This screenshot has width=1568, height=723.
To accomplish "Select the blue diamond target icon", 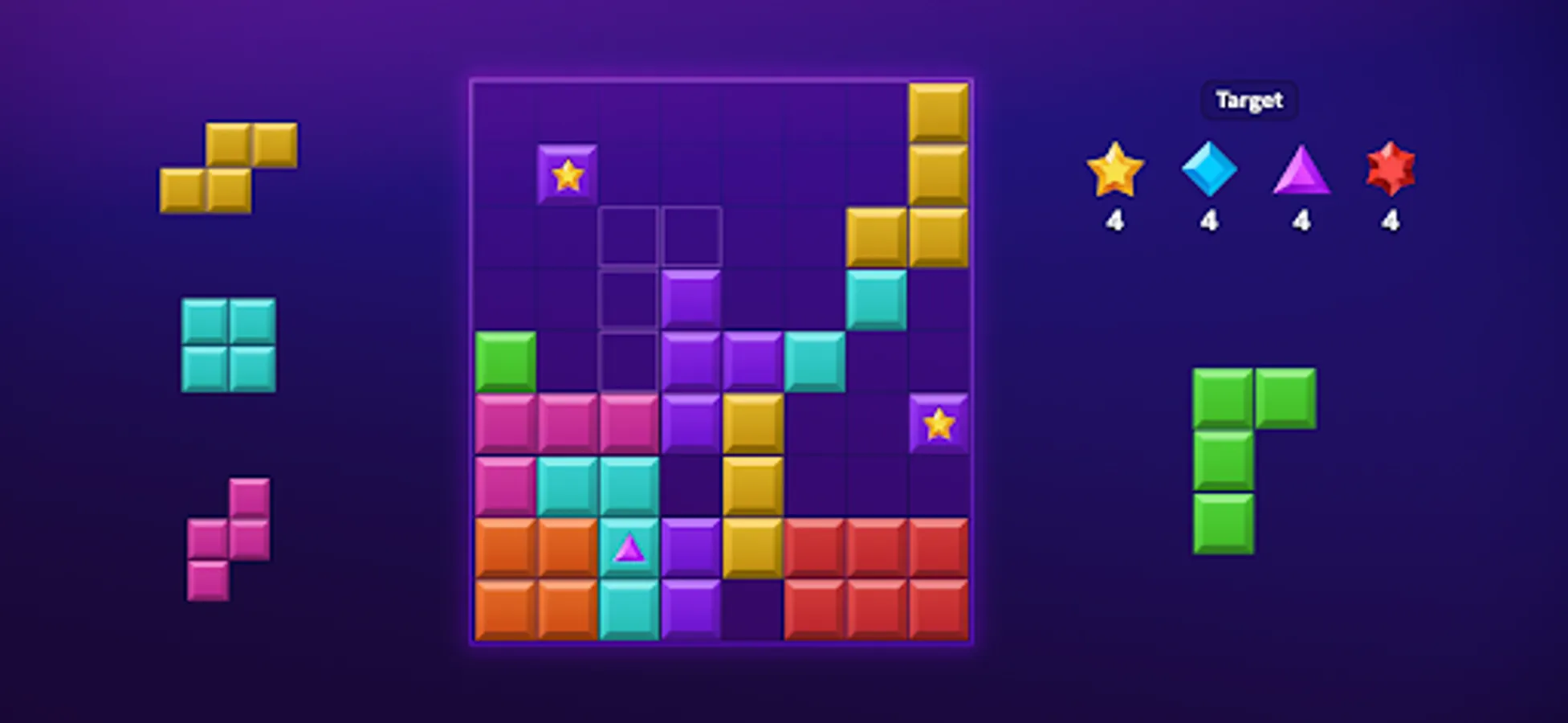I will click(x=1208, y=173).
